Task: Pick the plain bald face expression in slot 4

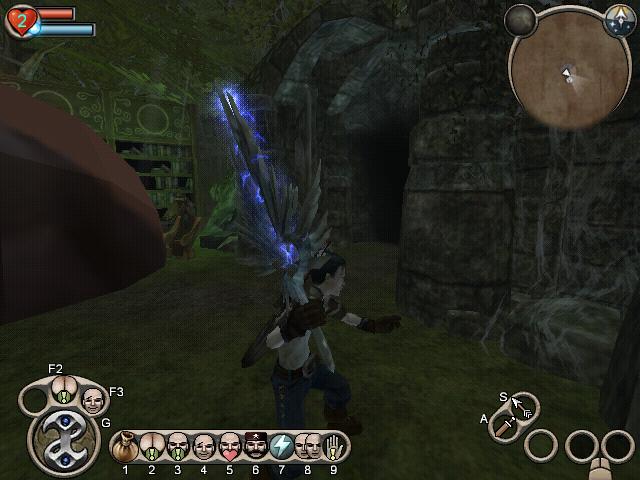Action: [x=204, y=445]
